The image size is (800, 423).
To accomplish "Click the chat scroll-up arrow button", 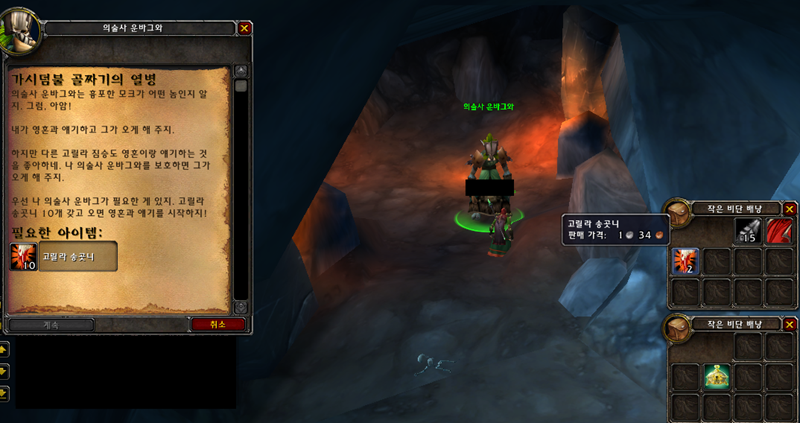I will (x=4, y=349).
